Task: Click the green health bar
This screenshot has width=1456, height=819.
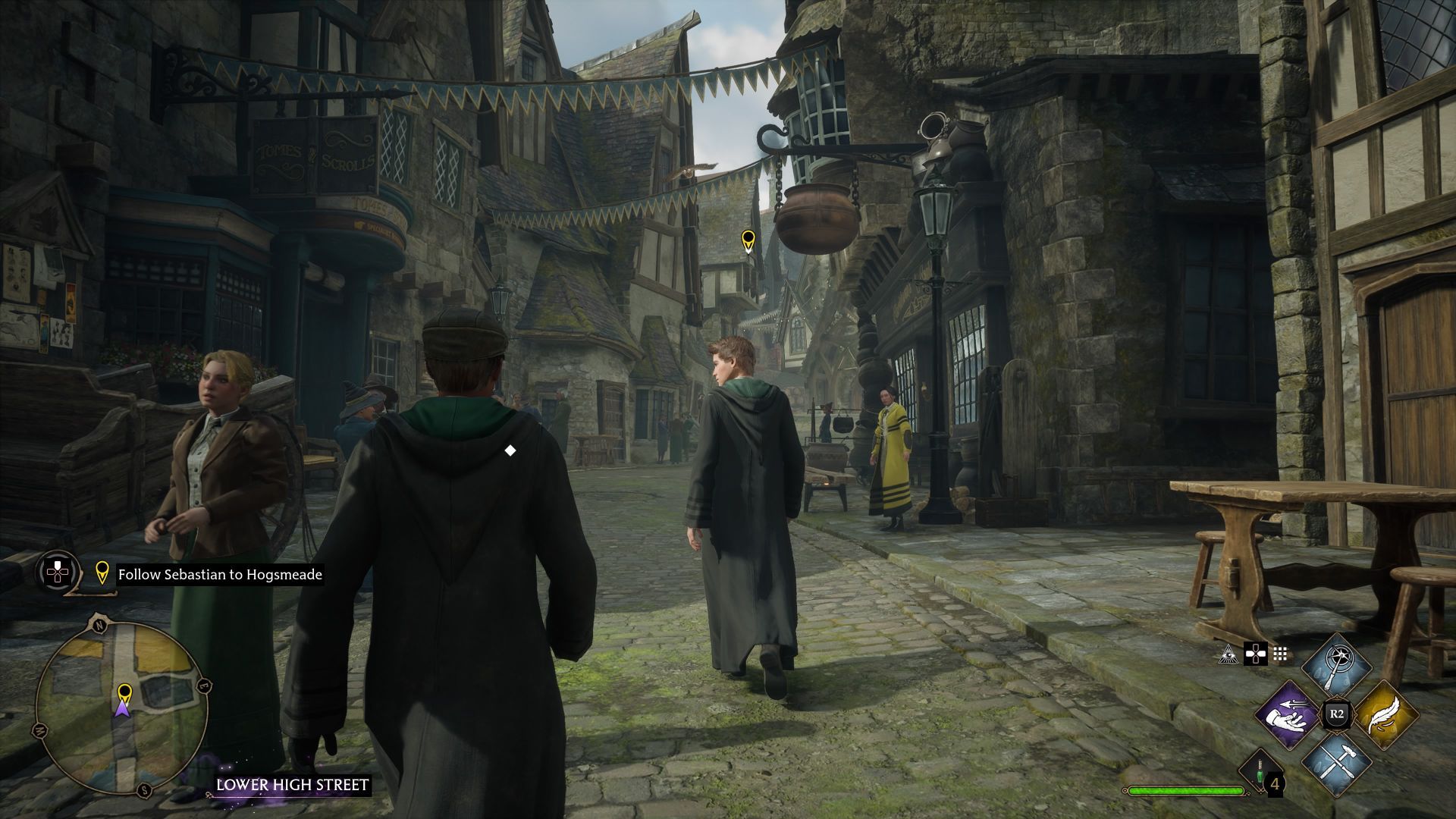Action: tap(1185, 790)
